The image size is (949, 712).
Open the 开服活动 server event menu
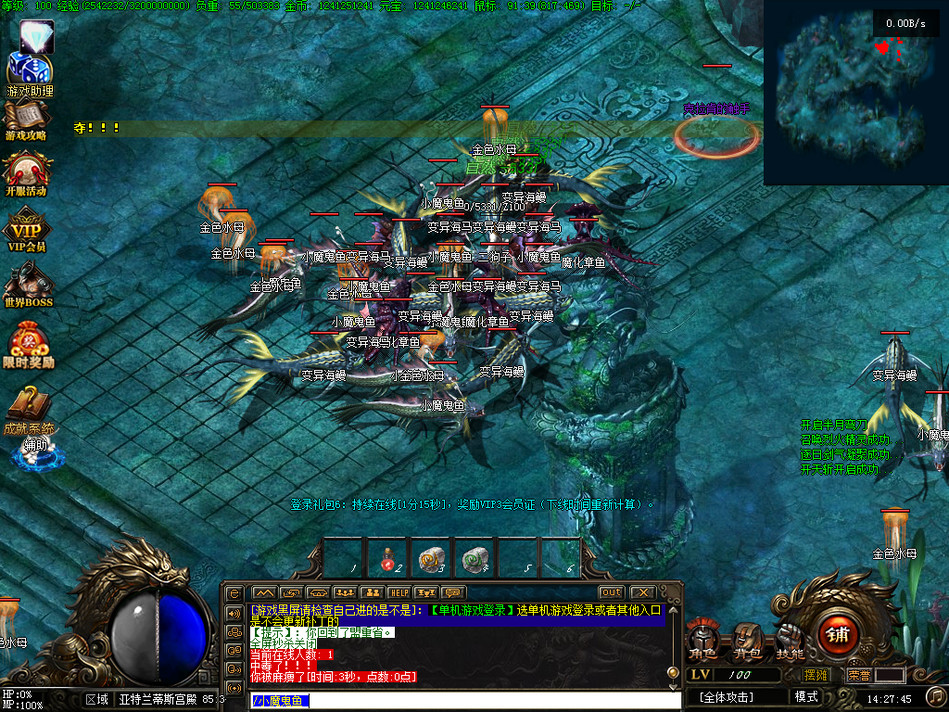tap(27, 172)
